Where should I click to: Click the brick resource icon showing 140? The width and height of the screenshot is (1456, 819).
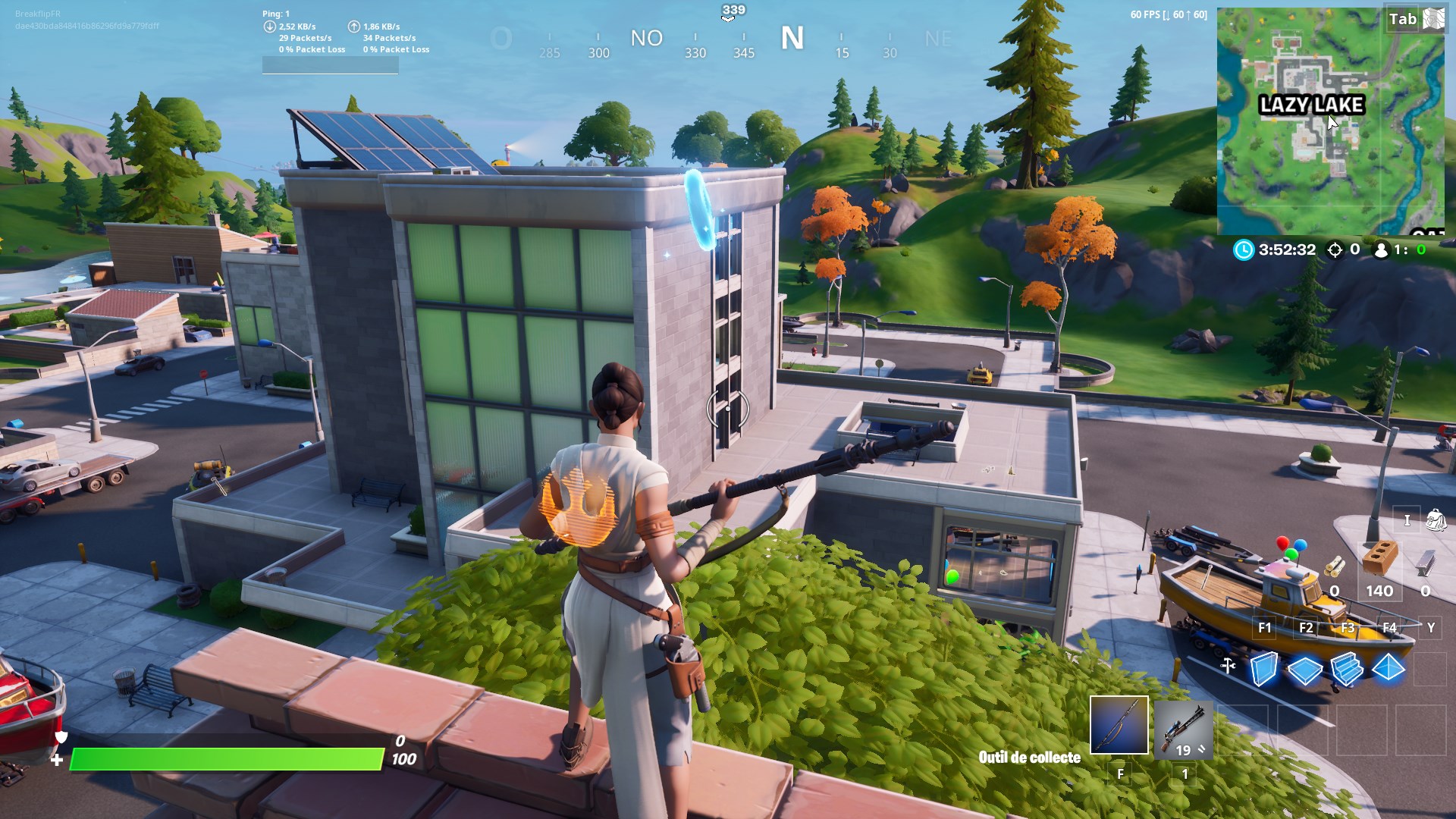click(1379, 558)
